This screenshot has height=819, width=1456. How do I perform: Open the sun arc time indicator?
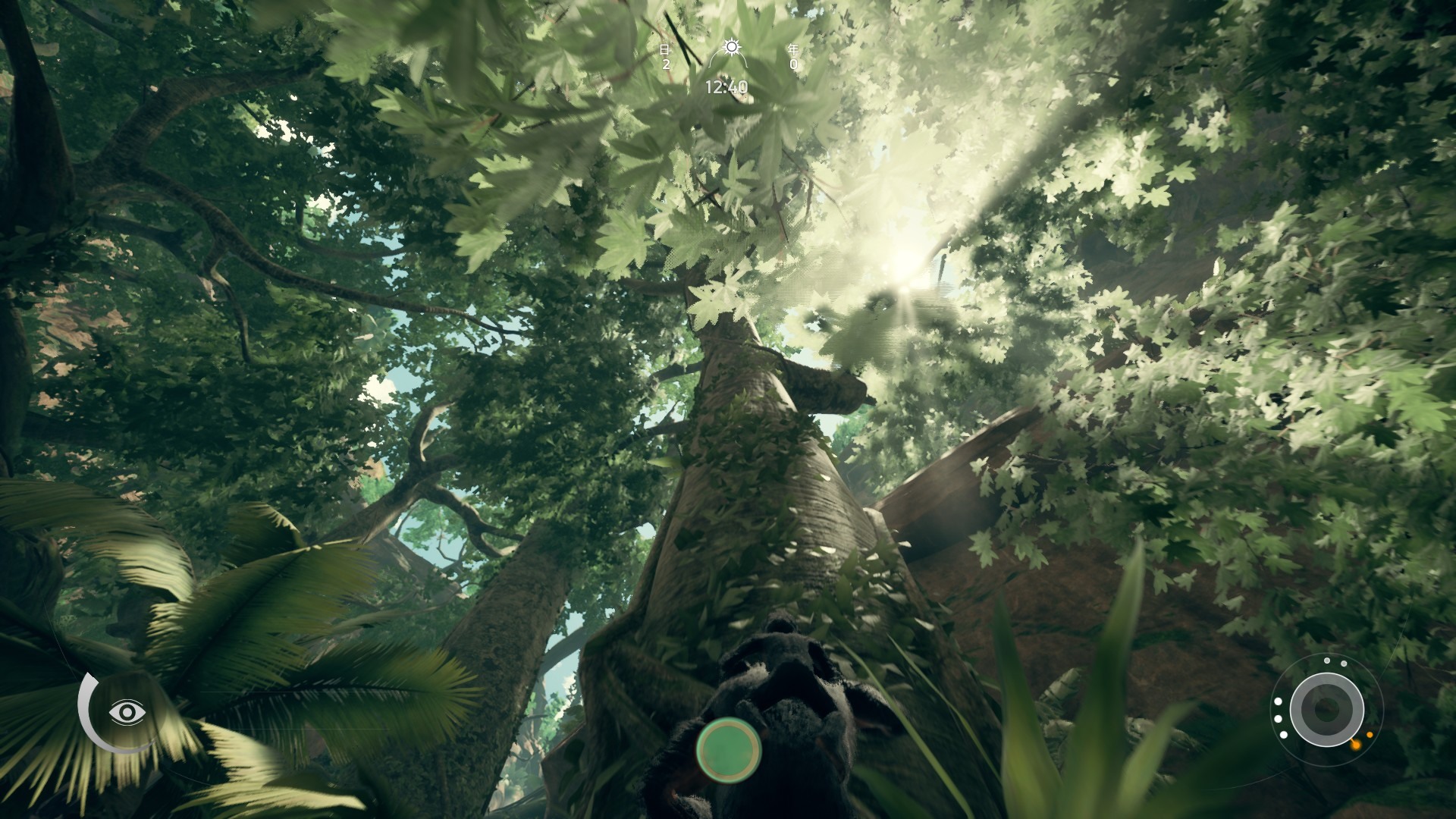pyautogui.click(x=728, y=60)
